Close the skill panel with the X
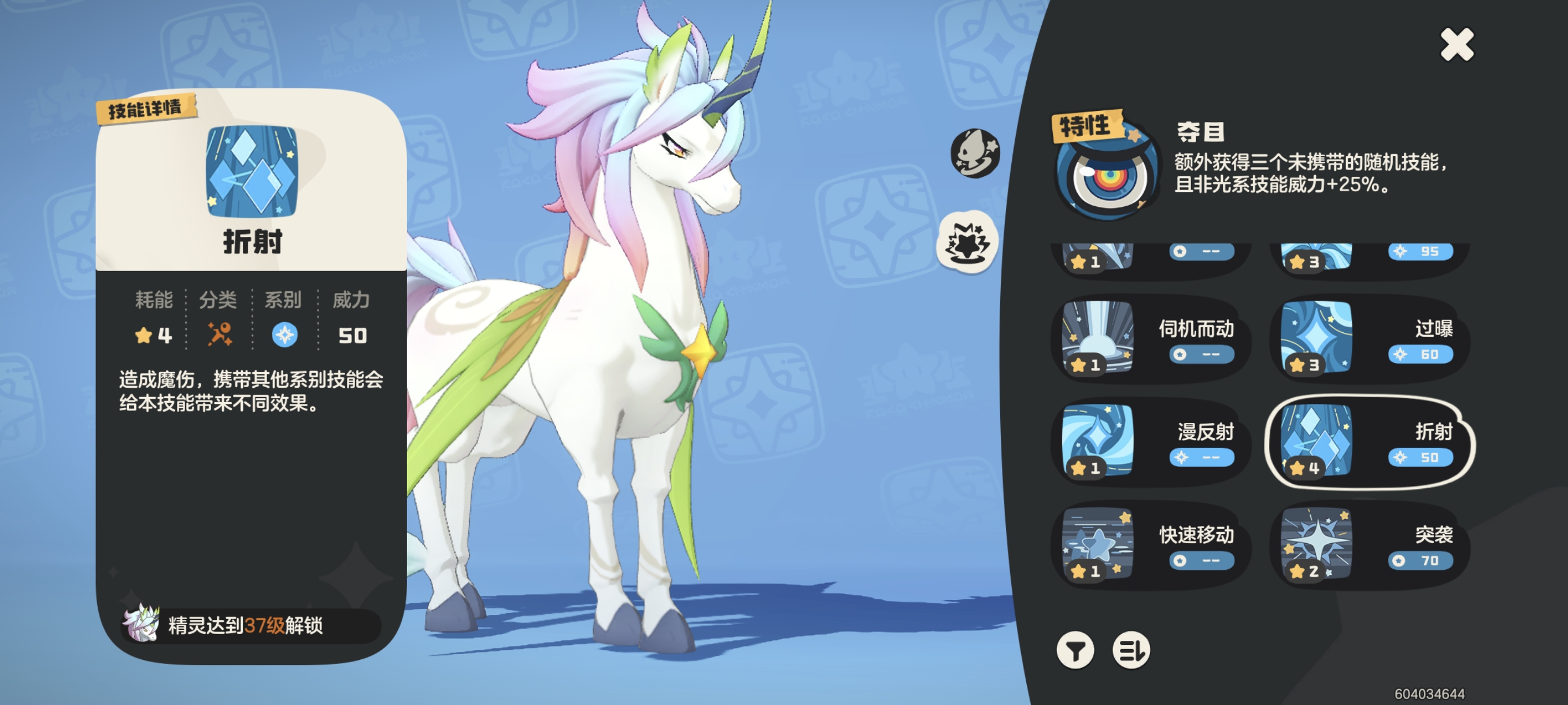 (x=1456, y=45)
